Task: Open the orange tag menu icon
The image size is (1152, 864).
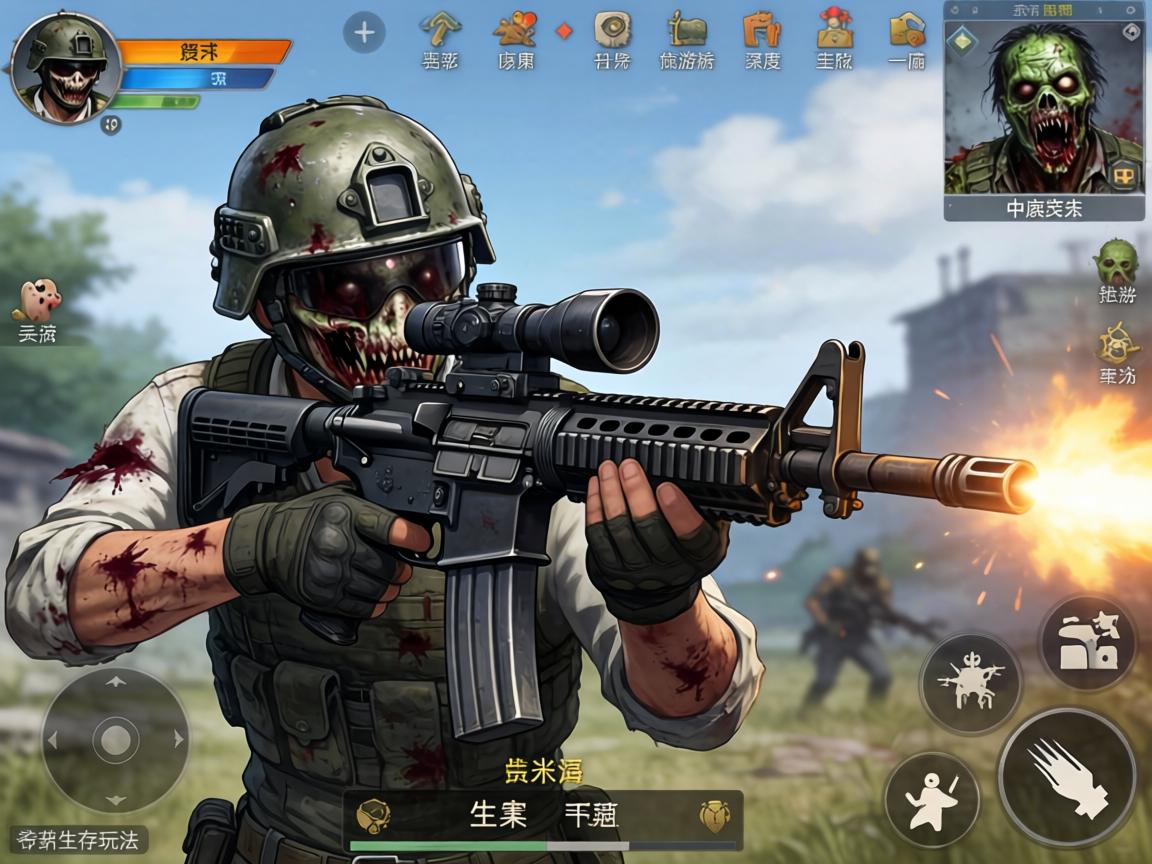Action: (906, 29)
